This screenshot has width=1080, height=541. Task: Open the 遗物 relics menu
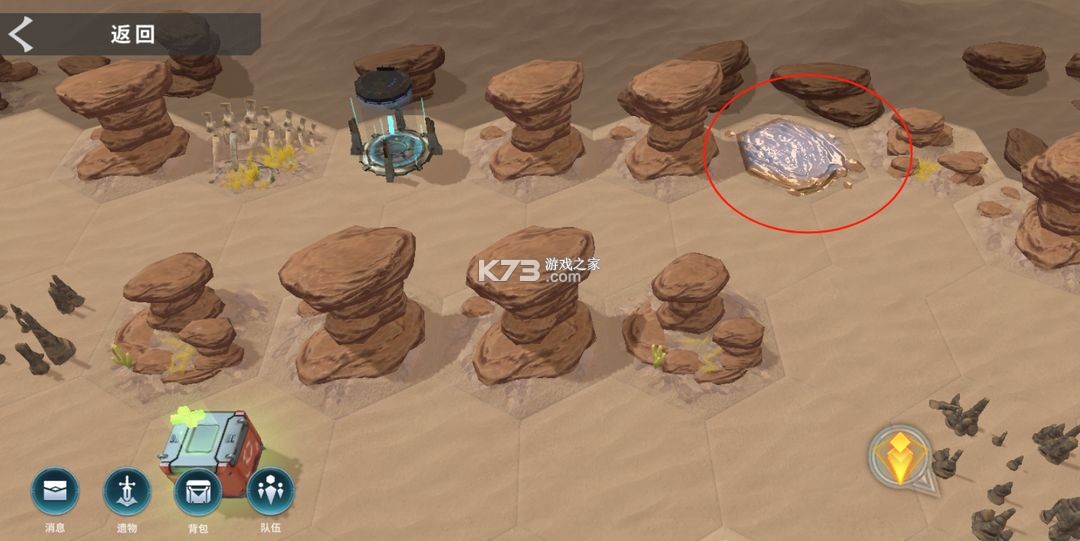(x=127, y=493)
